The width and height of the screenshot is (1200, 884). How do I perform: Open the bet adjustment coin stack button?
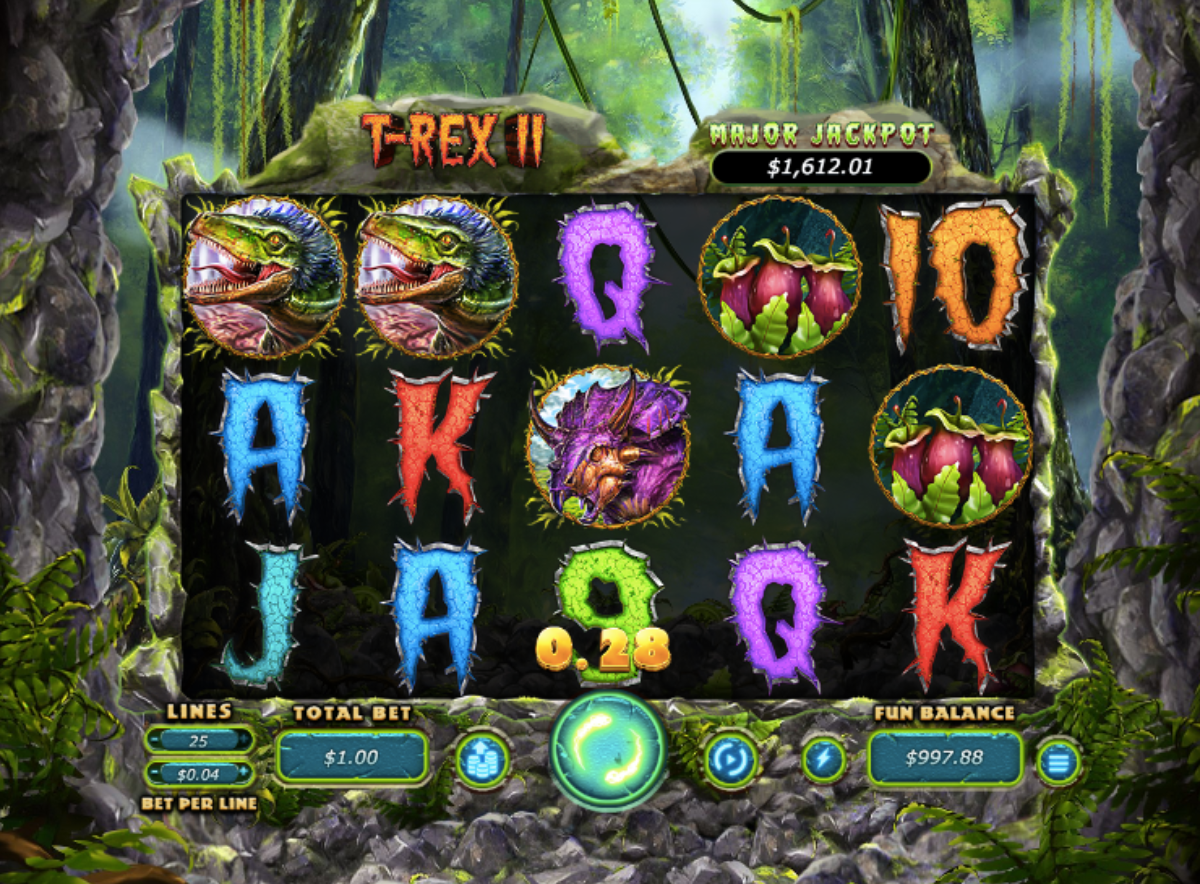[482, 759]
